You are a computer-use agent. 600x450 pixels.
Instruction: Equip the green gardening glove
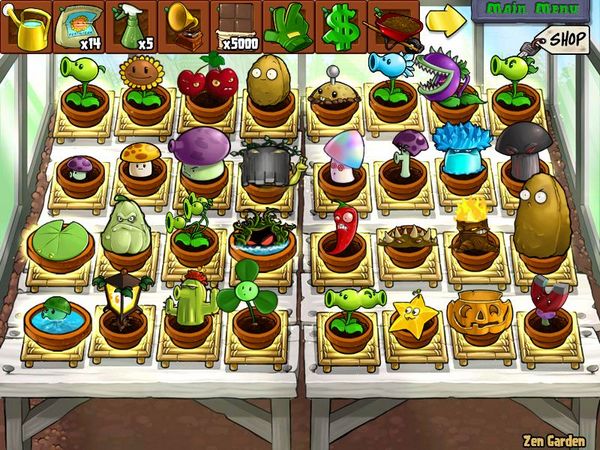point(288,26)
